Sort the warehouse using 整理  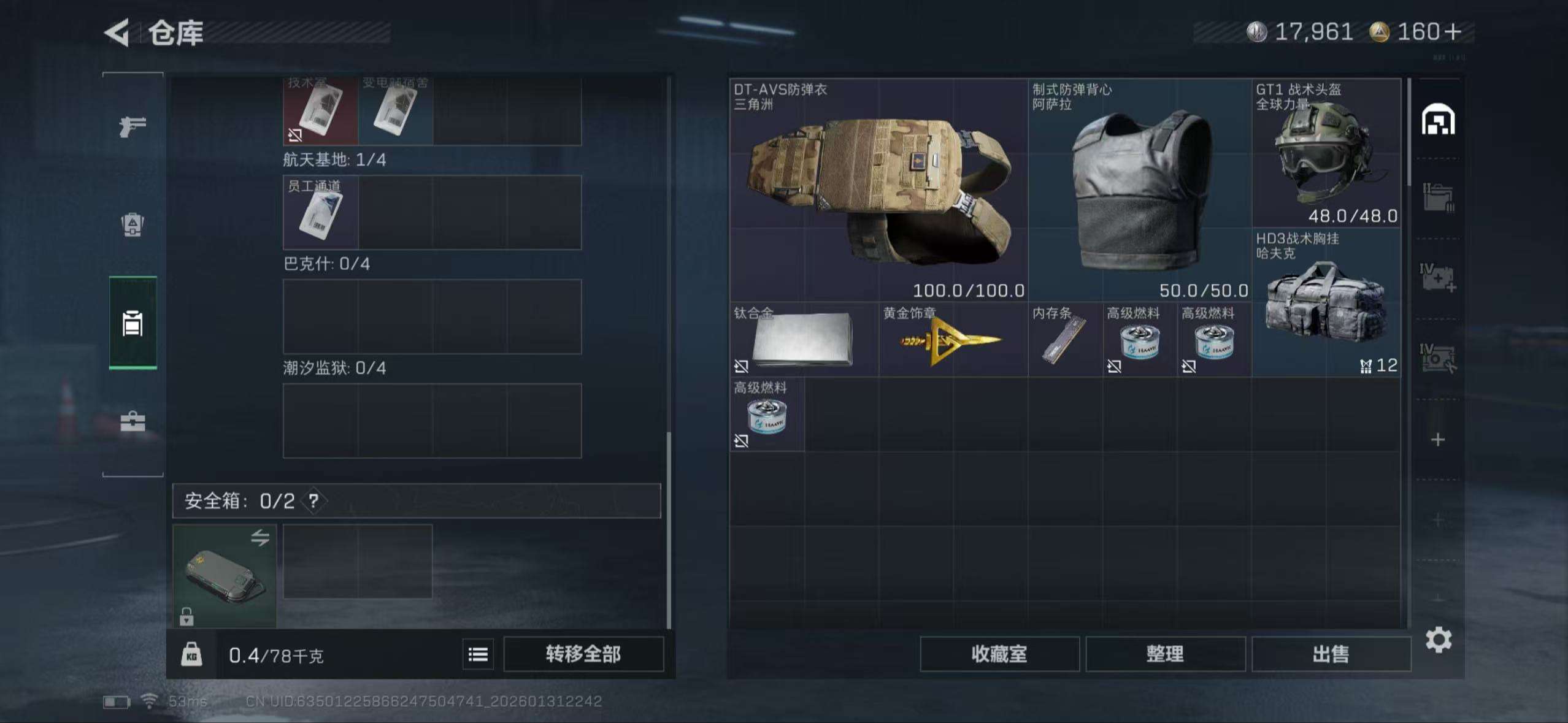1165,654
